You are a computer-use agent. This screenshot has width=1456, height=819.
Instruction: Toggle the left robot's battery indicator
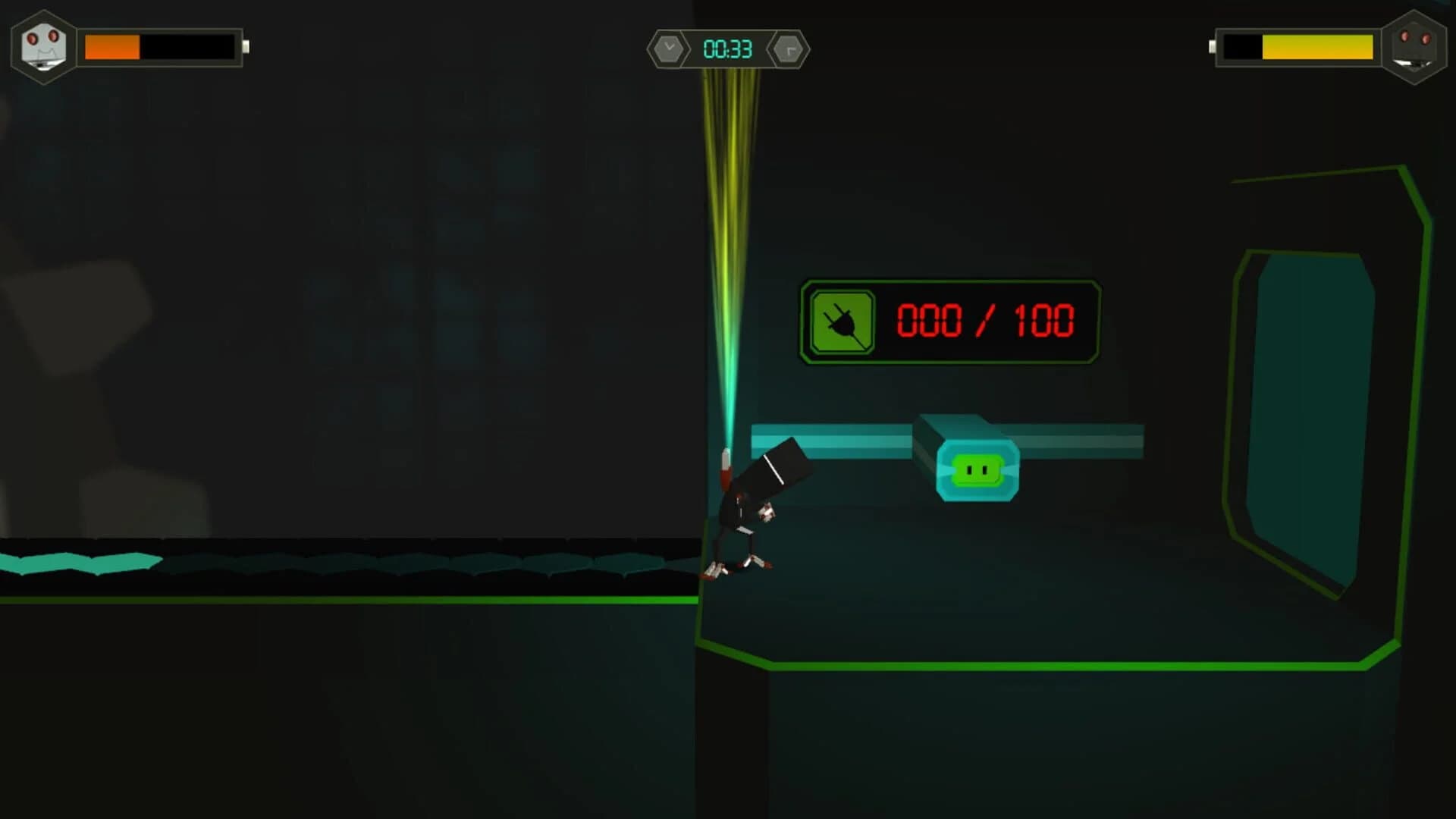[x=163, y=47]
